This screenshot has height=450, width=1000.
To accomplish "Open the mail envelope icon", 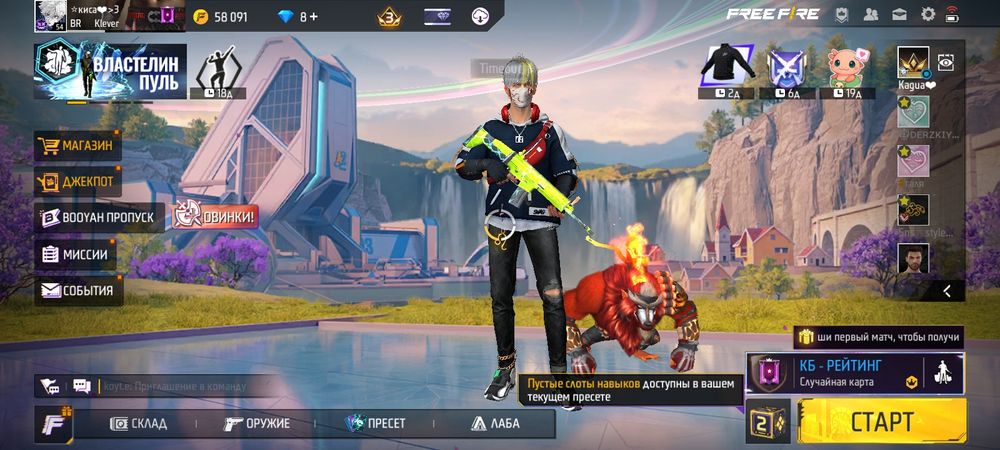I will 899,15.
